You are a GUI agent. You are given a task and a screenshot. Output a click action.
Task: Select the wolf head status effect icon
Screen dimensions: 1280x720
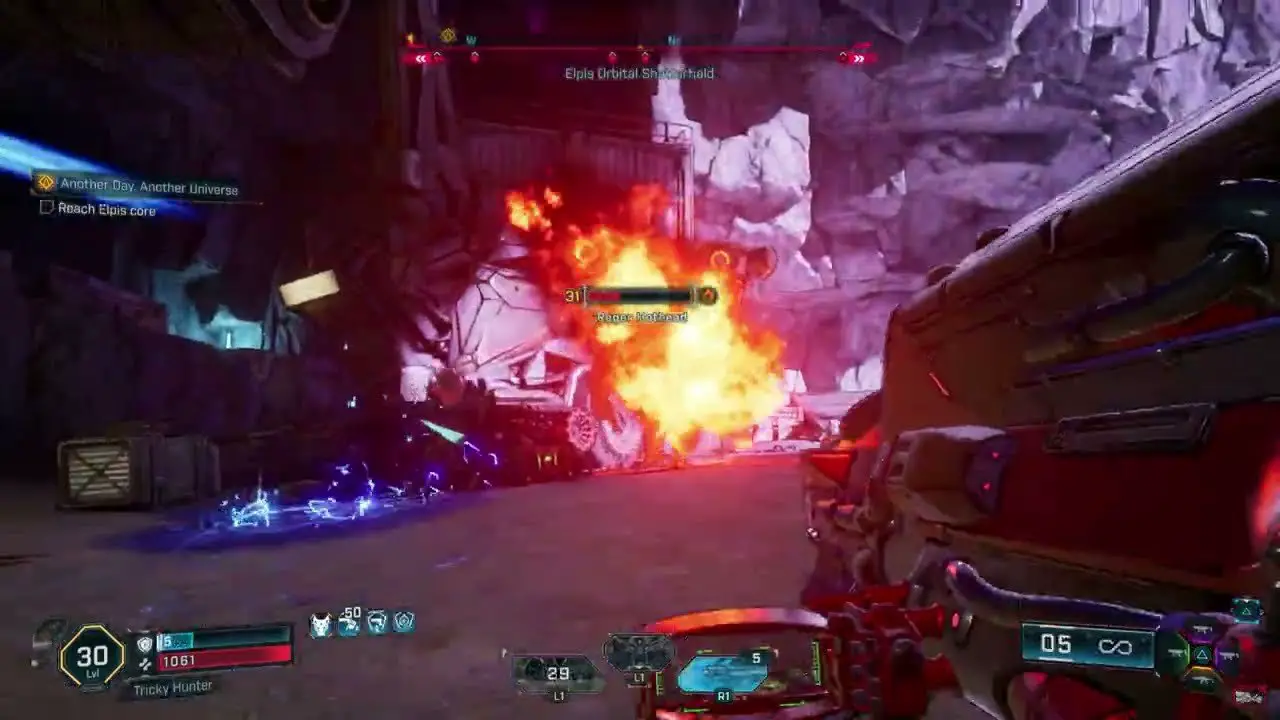coord(322,624)
